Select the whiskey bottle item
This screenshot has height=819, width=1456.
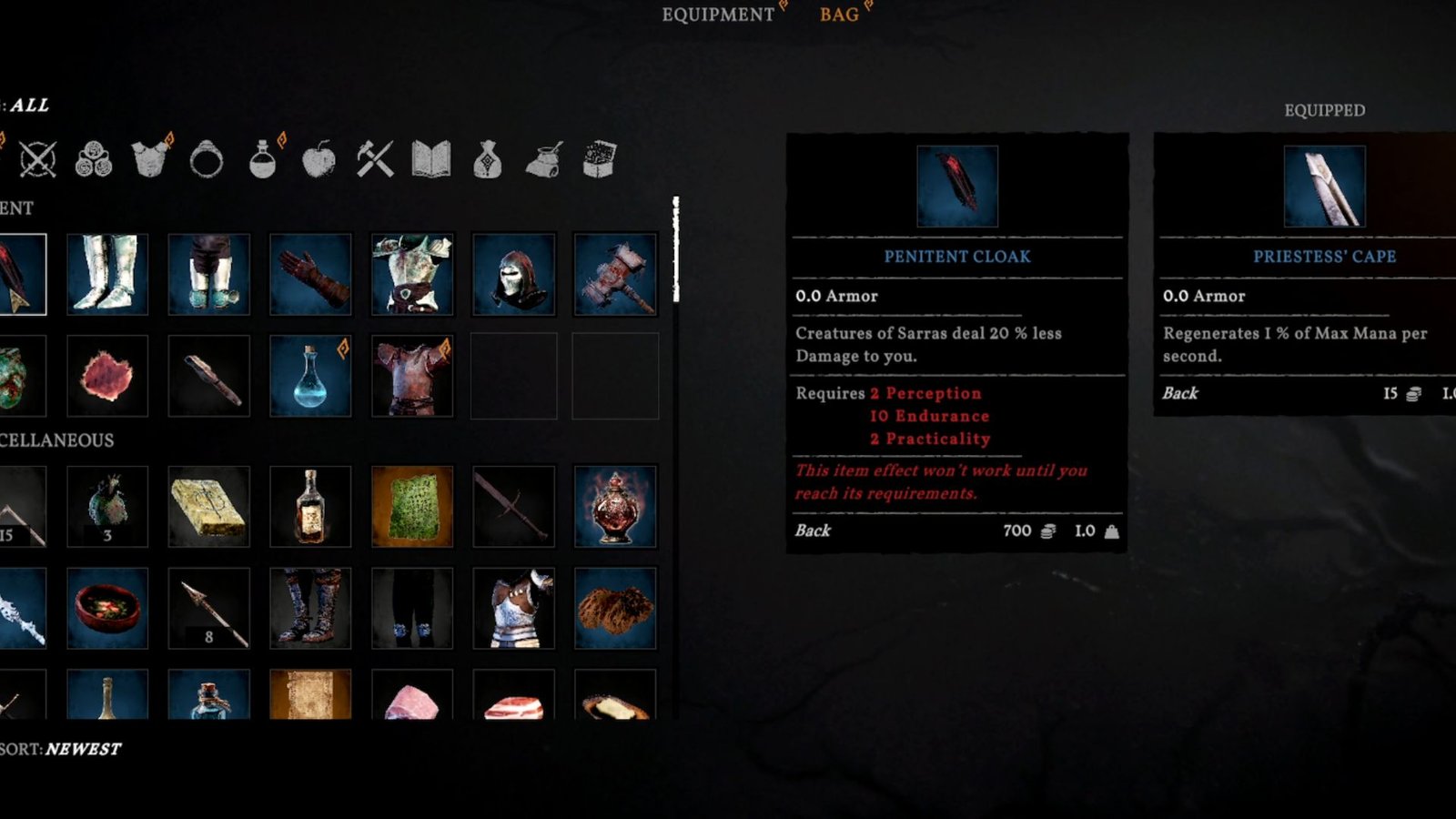[310, 506]
